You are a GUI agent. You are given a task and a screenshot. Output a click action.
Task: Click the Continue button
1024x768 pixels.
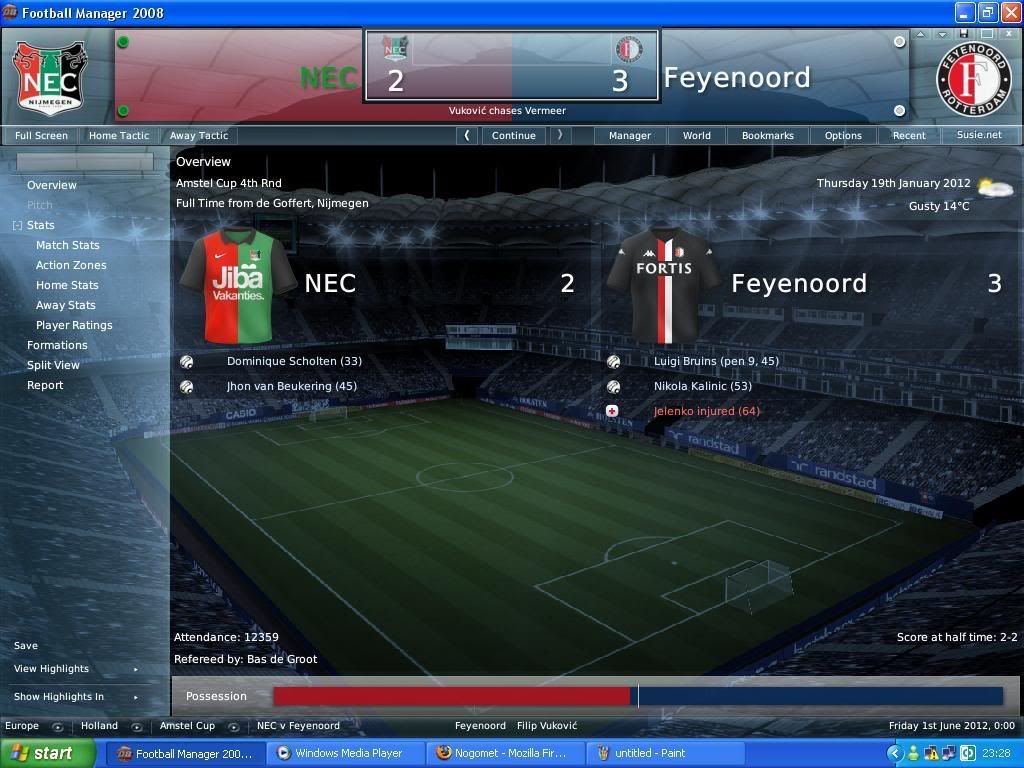tap(514, 135)
